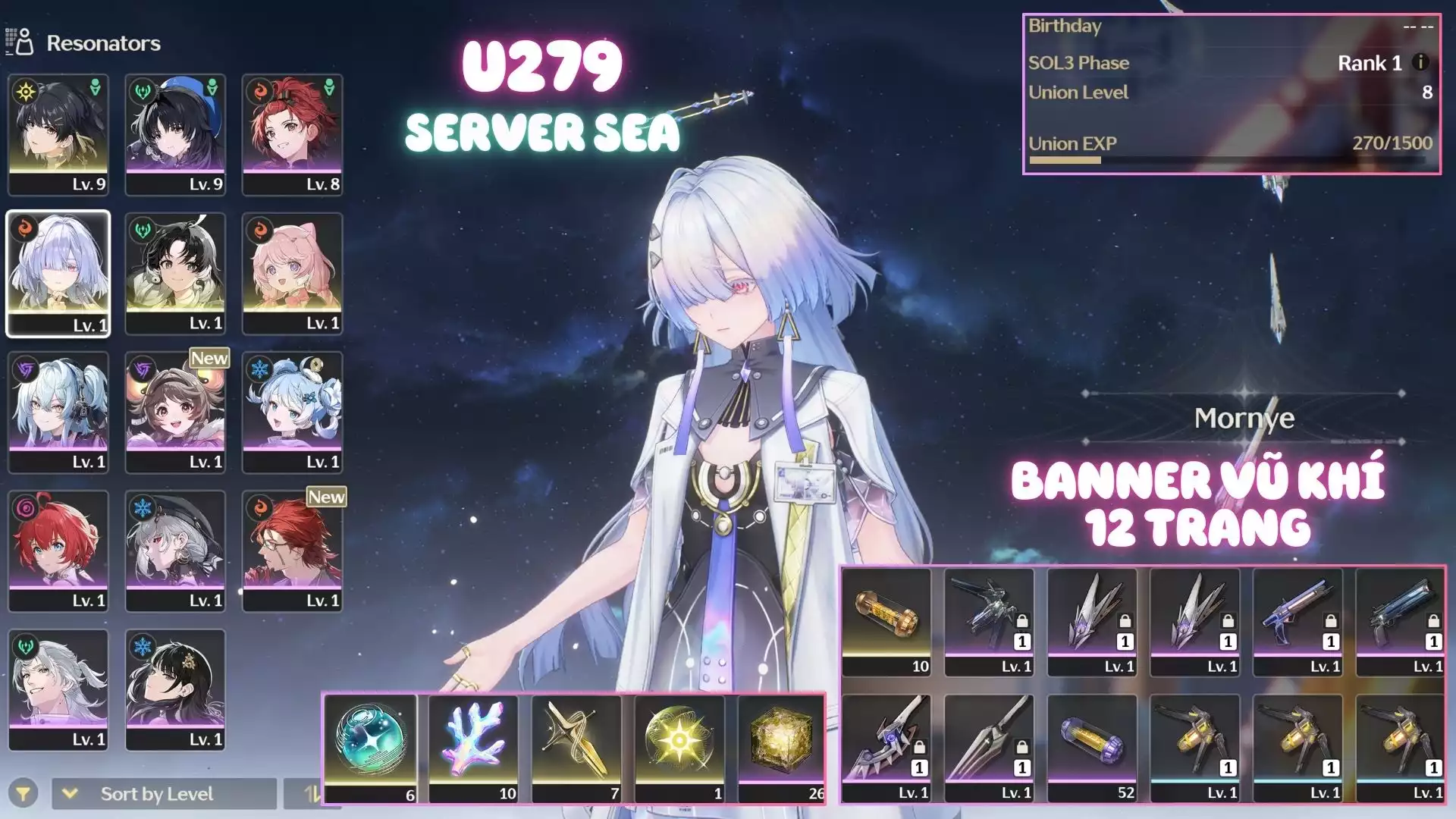The image size is (1456, 819).
Task: Open the info icon beside Rank 1
Action: tap(1420, 63)
